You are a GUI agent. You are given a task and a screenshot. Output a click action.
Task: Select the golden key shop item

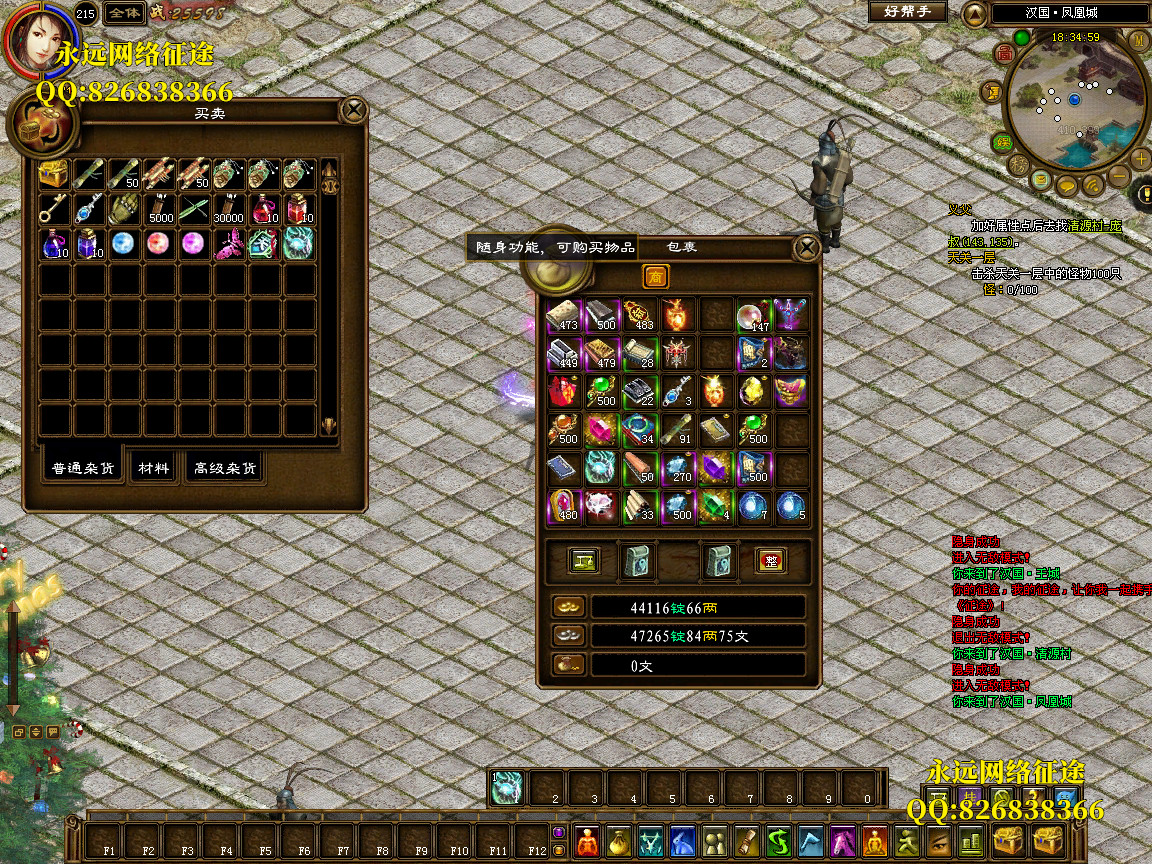(54, 209)
